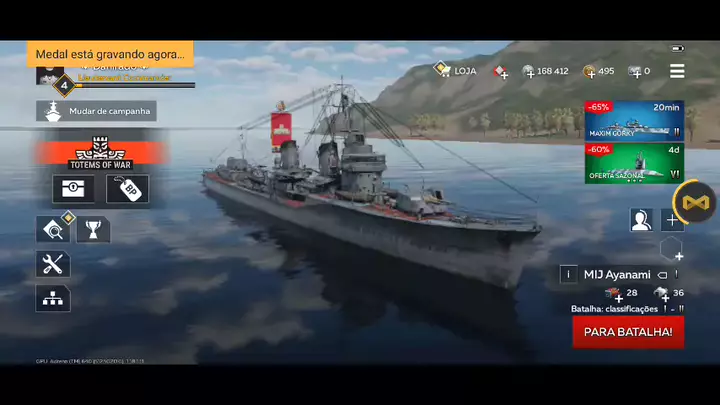Open the chest crate icon
720x405 pixels.
73,189
